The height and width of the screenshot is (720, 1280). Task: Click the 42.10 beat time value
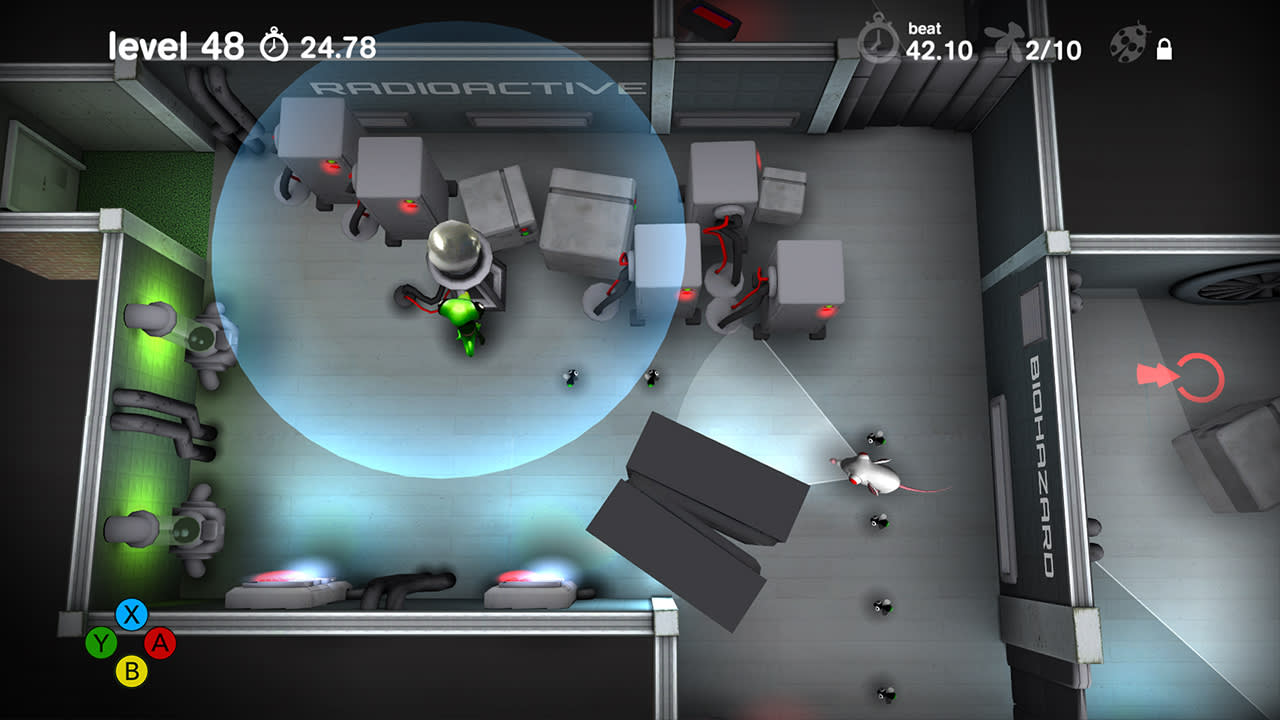(938, 50)
